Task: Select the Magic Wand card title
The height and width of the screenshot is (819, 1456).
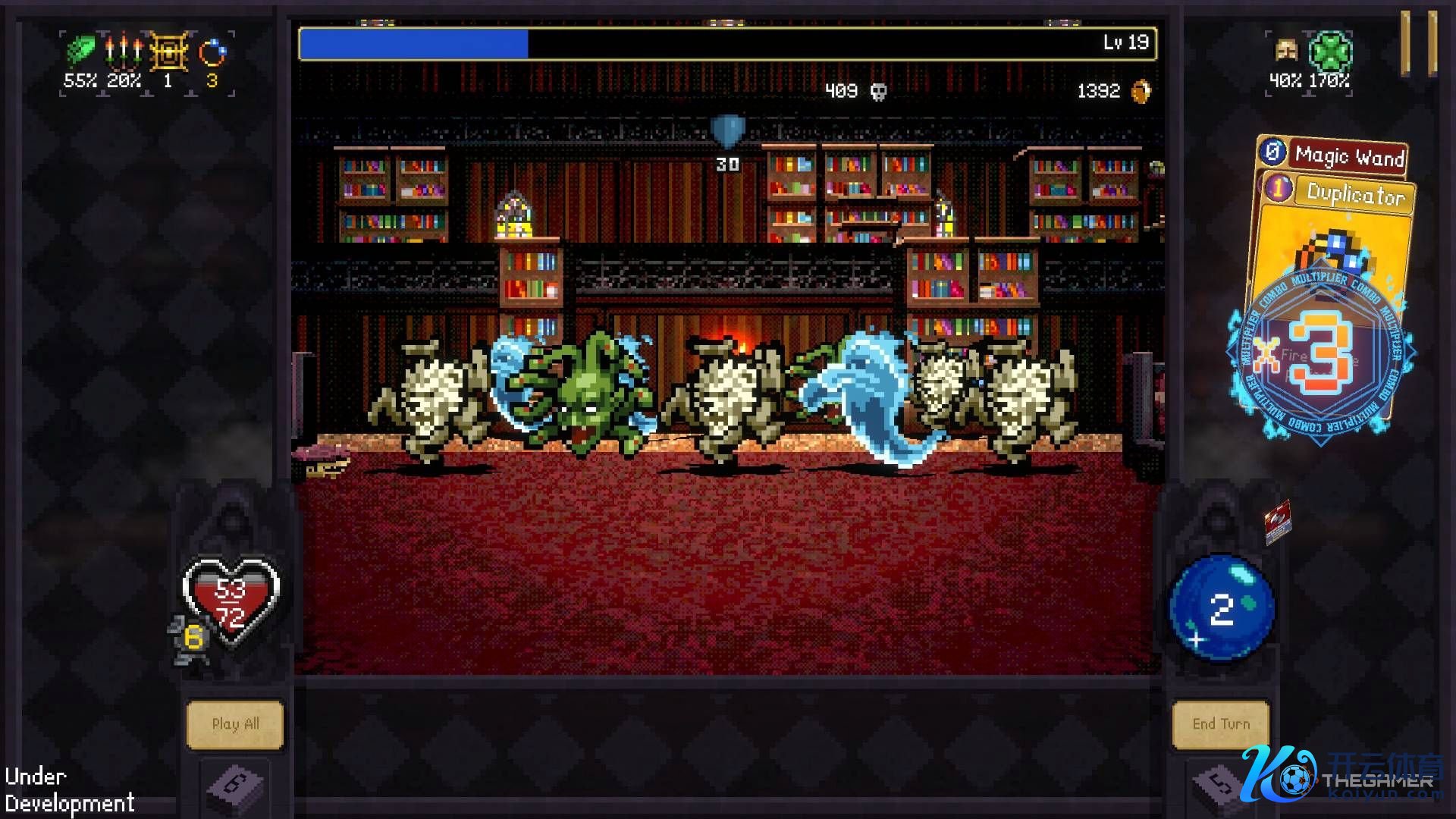Action: pos(1348,156)
